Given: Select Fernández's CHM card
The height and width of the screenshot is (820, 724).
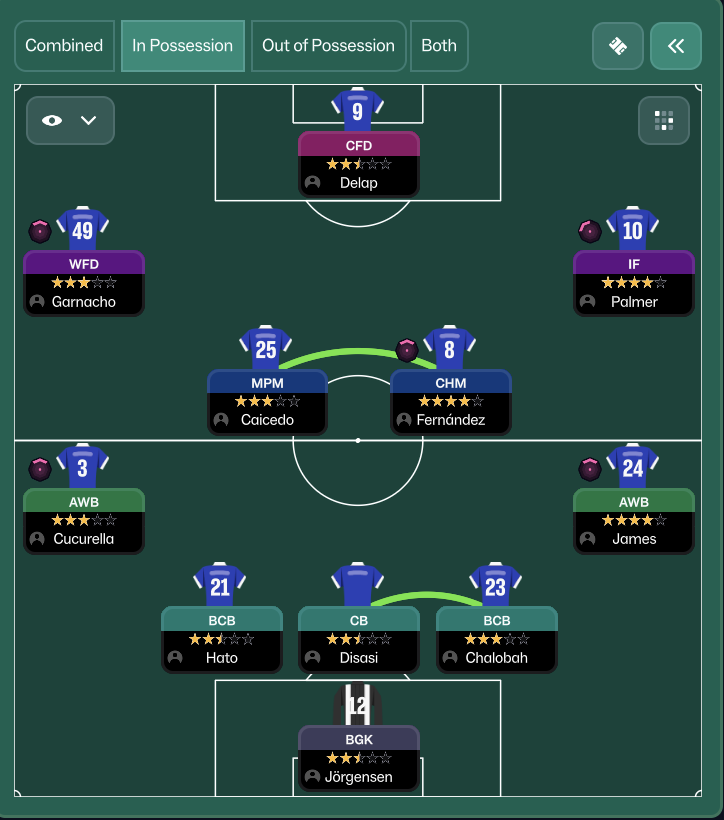Looking at the screenshot, I should pyautogui.click(x=450, y=402).
